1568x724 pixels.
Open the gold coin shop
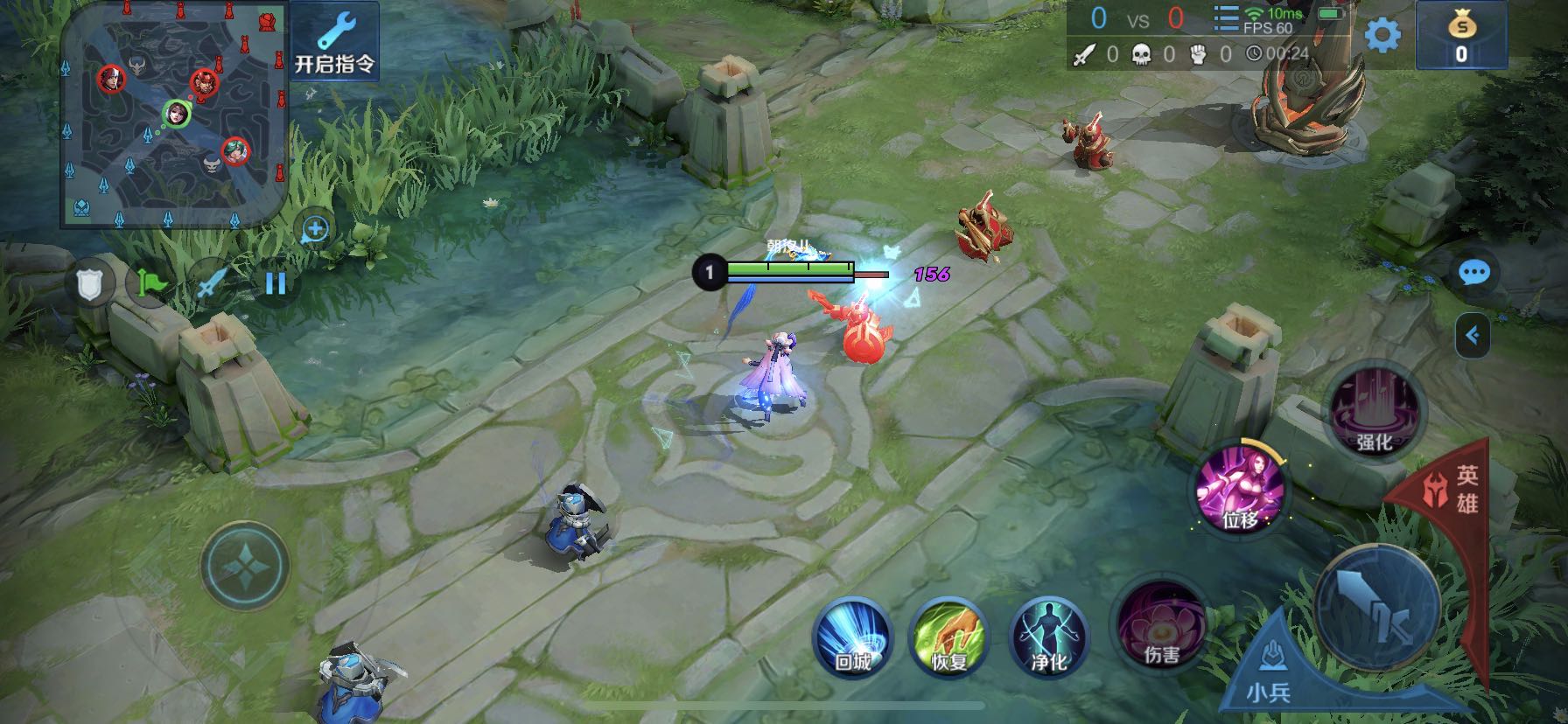click(1460, 37)
